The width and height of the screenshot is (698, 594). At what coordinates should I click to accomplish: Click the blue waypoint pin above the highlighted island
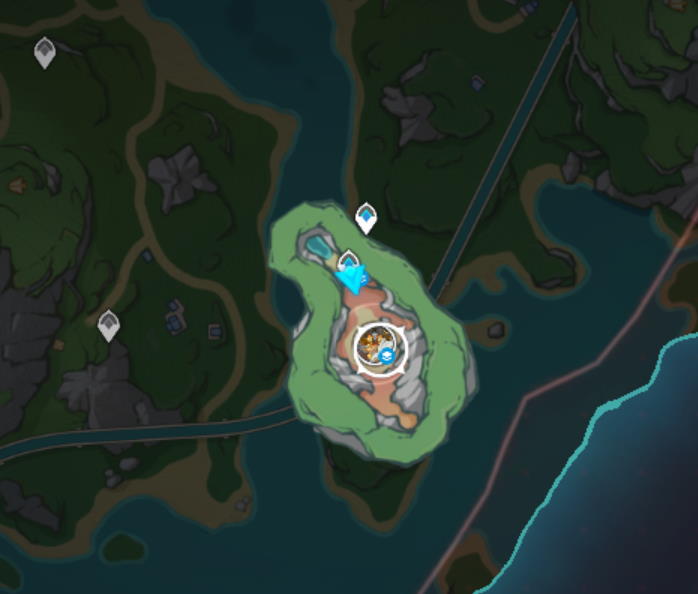pyautogui.click(x=366, y=216)
